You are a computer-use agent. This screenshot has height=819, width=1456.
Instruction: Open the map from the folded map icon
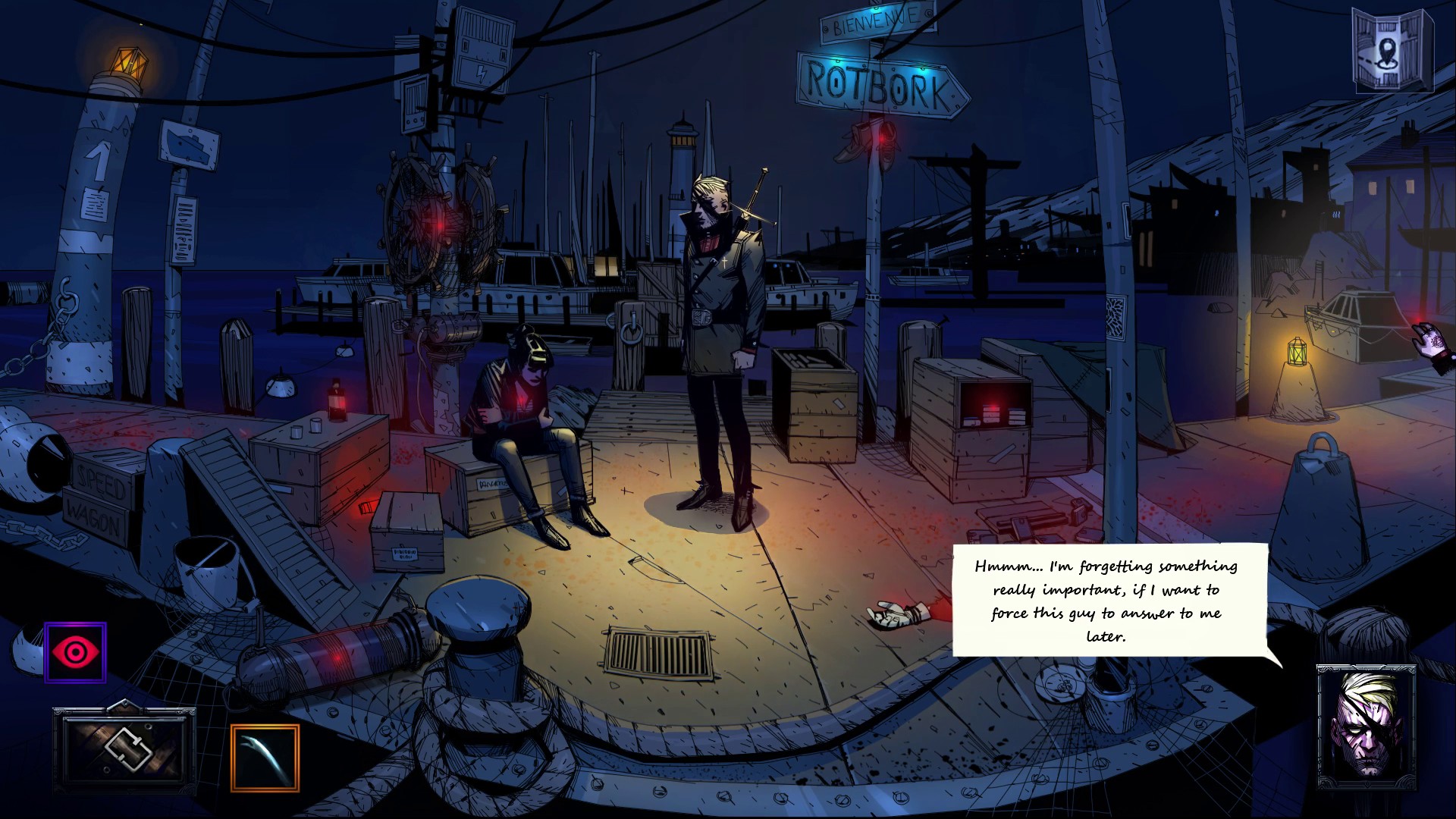pyautogui.click(x=1392, y=52)
